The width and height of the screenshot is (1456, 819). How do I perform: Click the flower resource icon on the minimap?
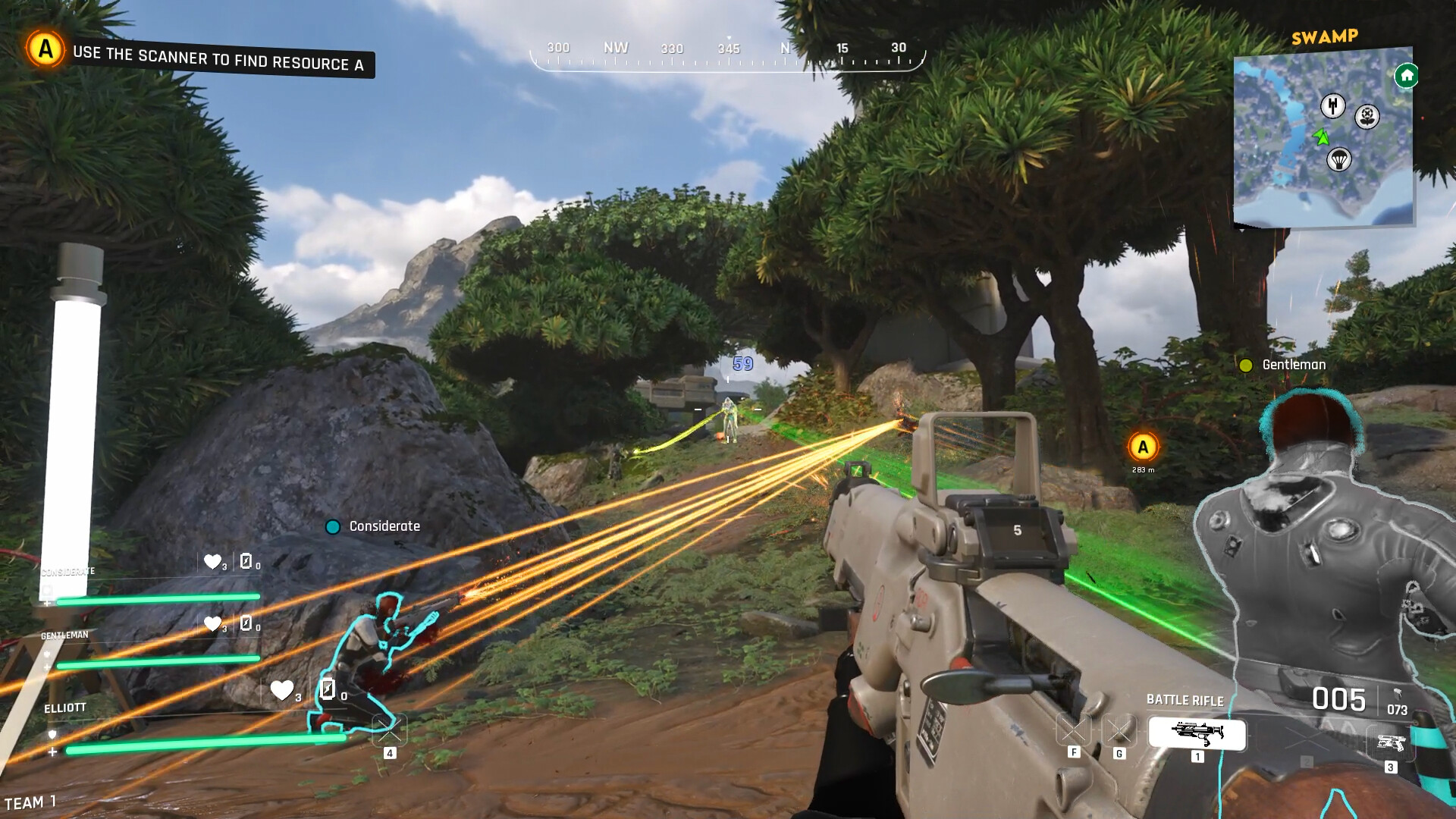[x=1367, y=116]
